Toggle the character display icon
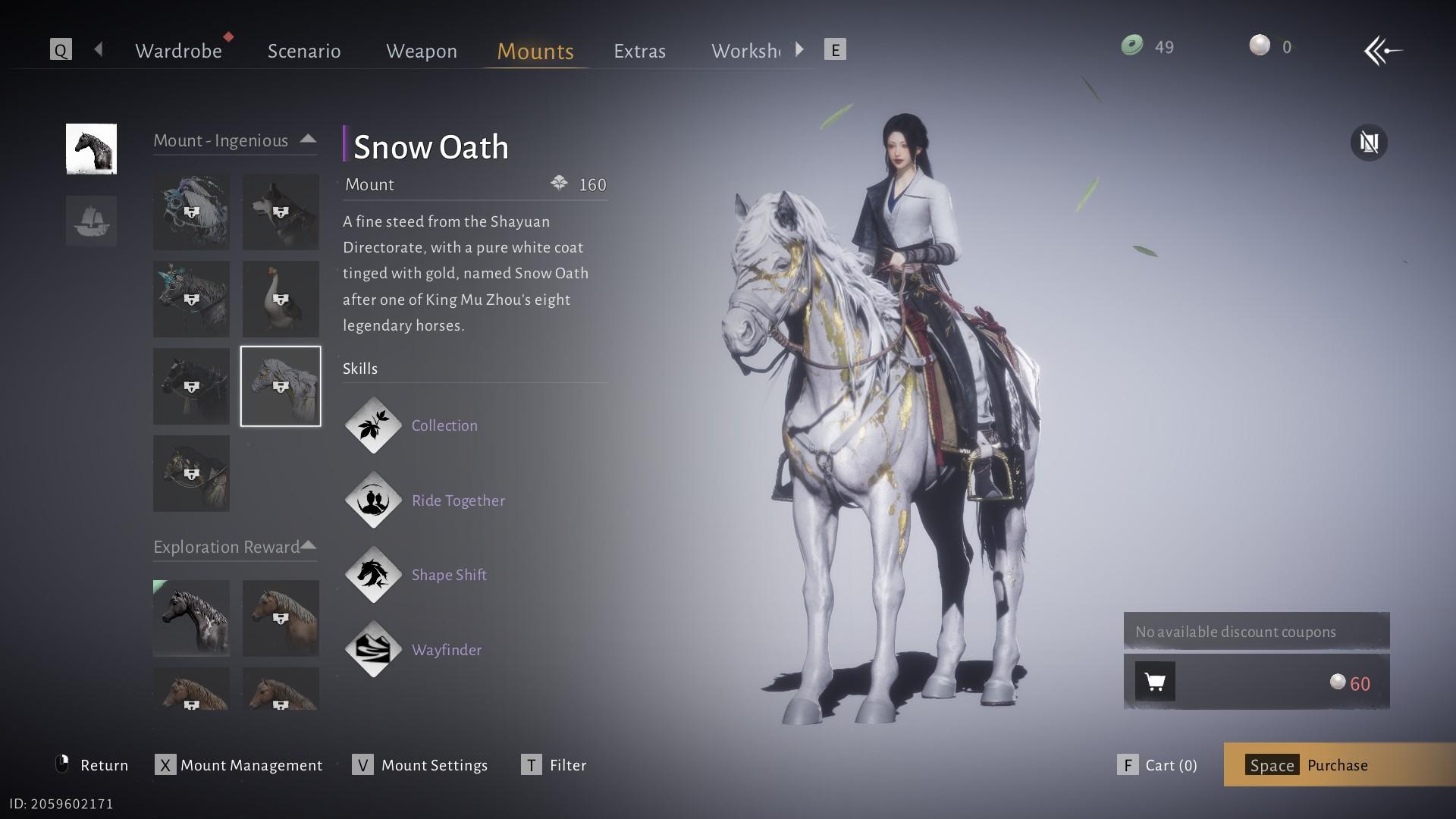The width and height of the screenshot is (1456, 819). [x=1369, y=143]
